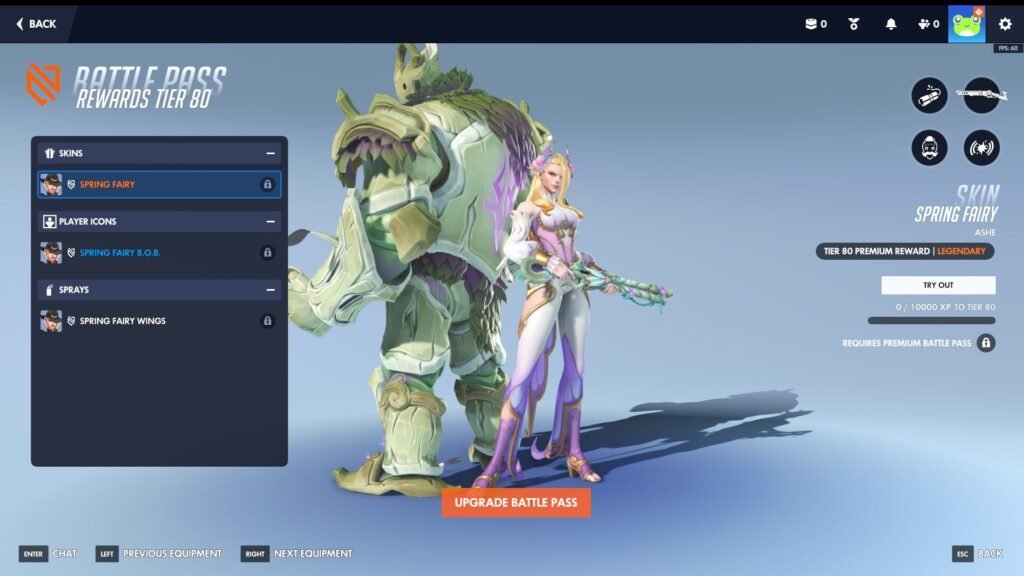Image resolution: width=1024 pixels, height=576 pixels.
Task: Select the Spring Fairy skin reward
Action: point(160,185)
